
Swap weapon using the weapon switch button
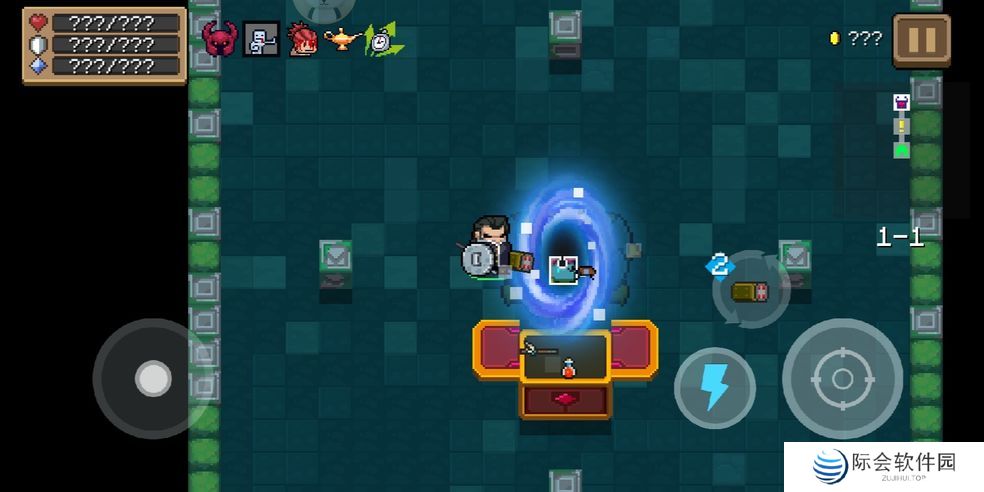point(751,290)
